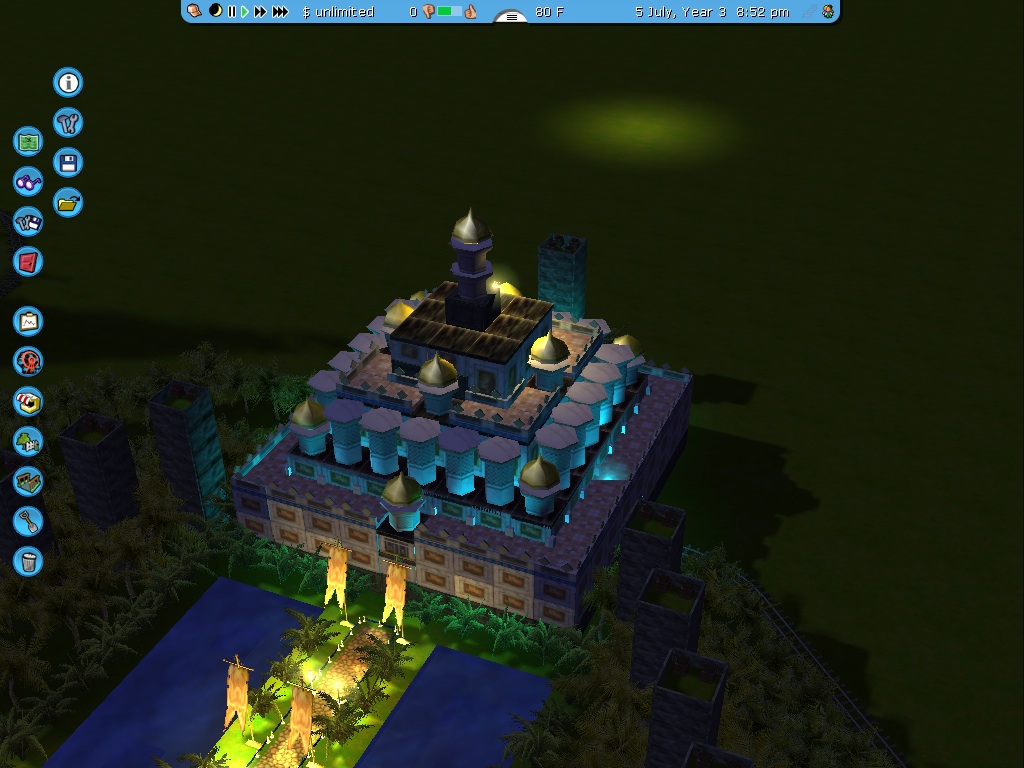Open the park map icon
The width and height of the screenshot is (1024, 768).
[29, 141]
